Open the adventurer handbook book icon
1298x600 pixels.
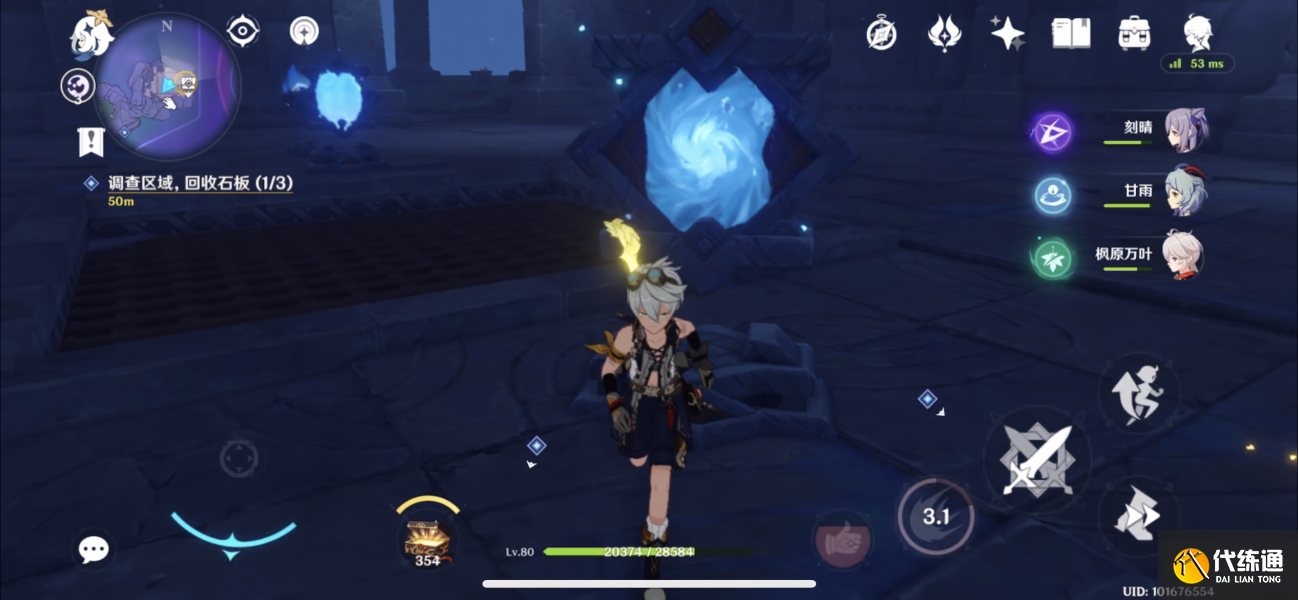point(1071,34)
